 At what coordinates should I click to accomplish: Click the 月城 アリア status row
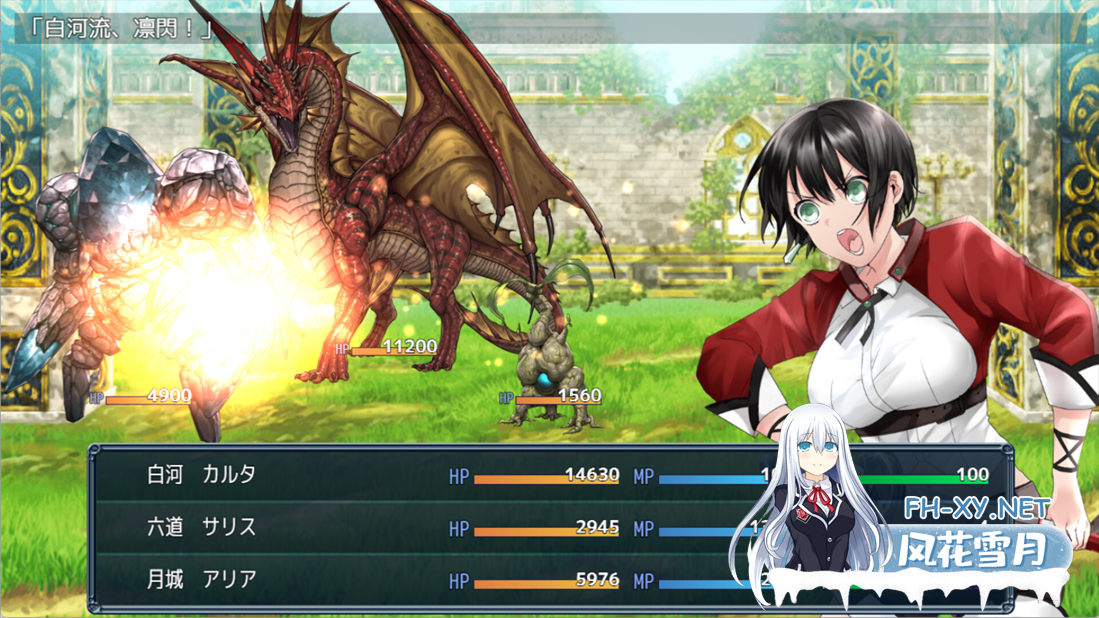[x=203, y=579]
